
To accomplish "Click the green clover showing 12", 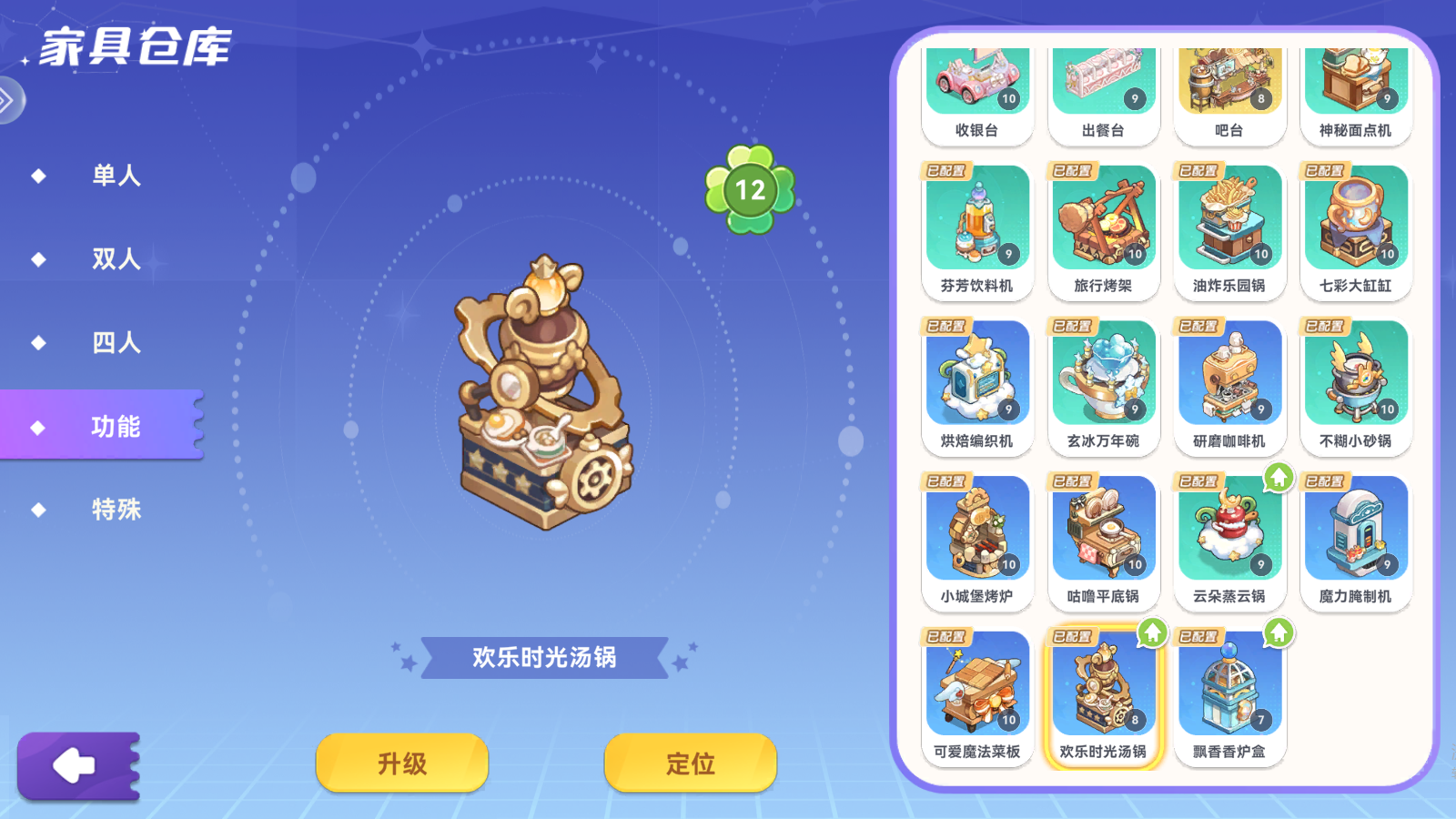I will [748, 189].
